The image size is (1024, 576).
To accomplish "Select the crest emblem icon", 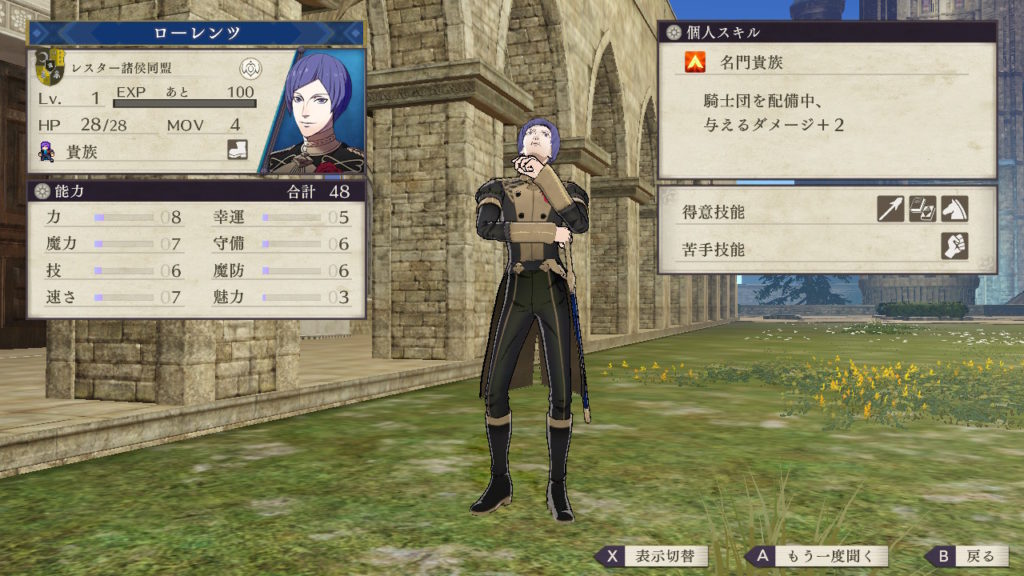I will pos(250,68).
